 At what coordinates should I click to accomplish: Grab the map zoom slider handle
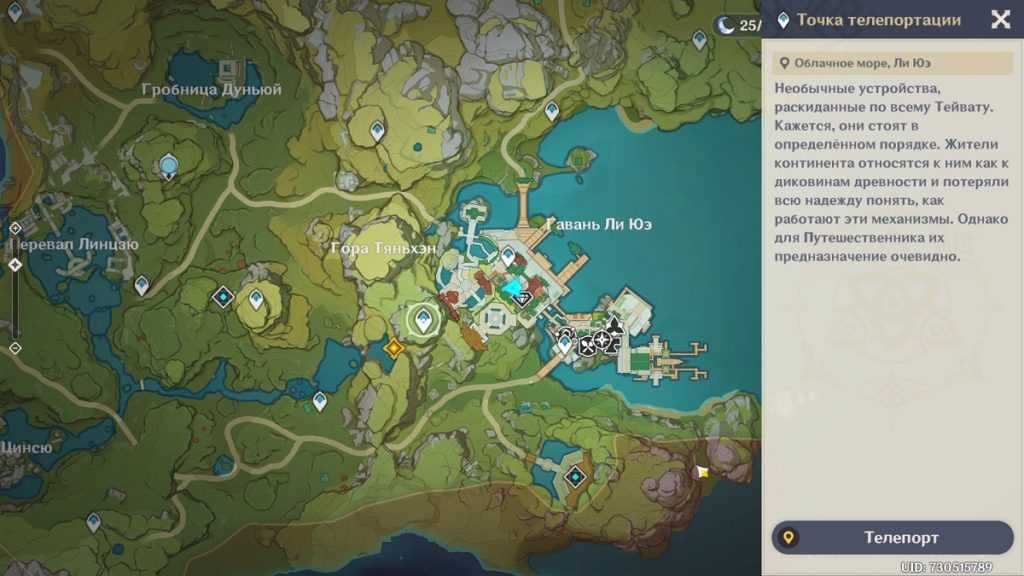(15, 265)
